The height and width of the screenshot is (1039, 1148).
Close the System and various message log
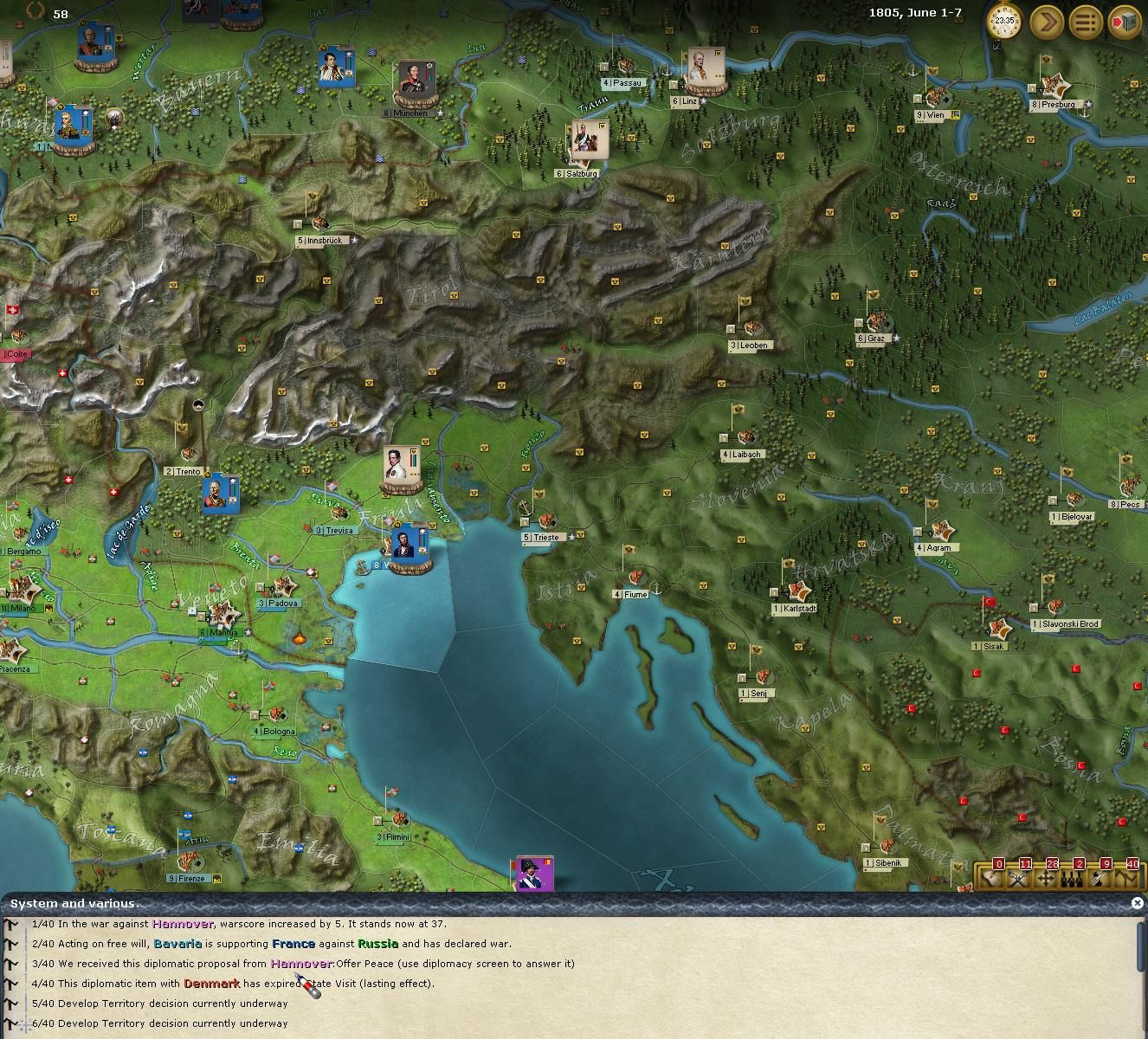[1137, 902]
